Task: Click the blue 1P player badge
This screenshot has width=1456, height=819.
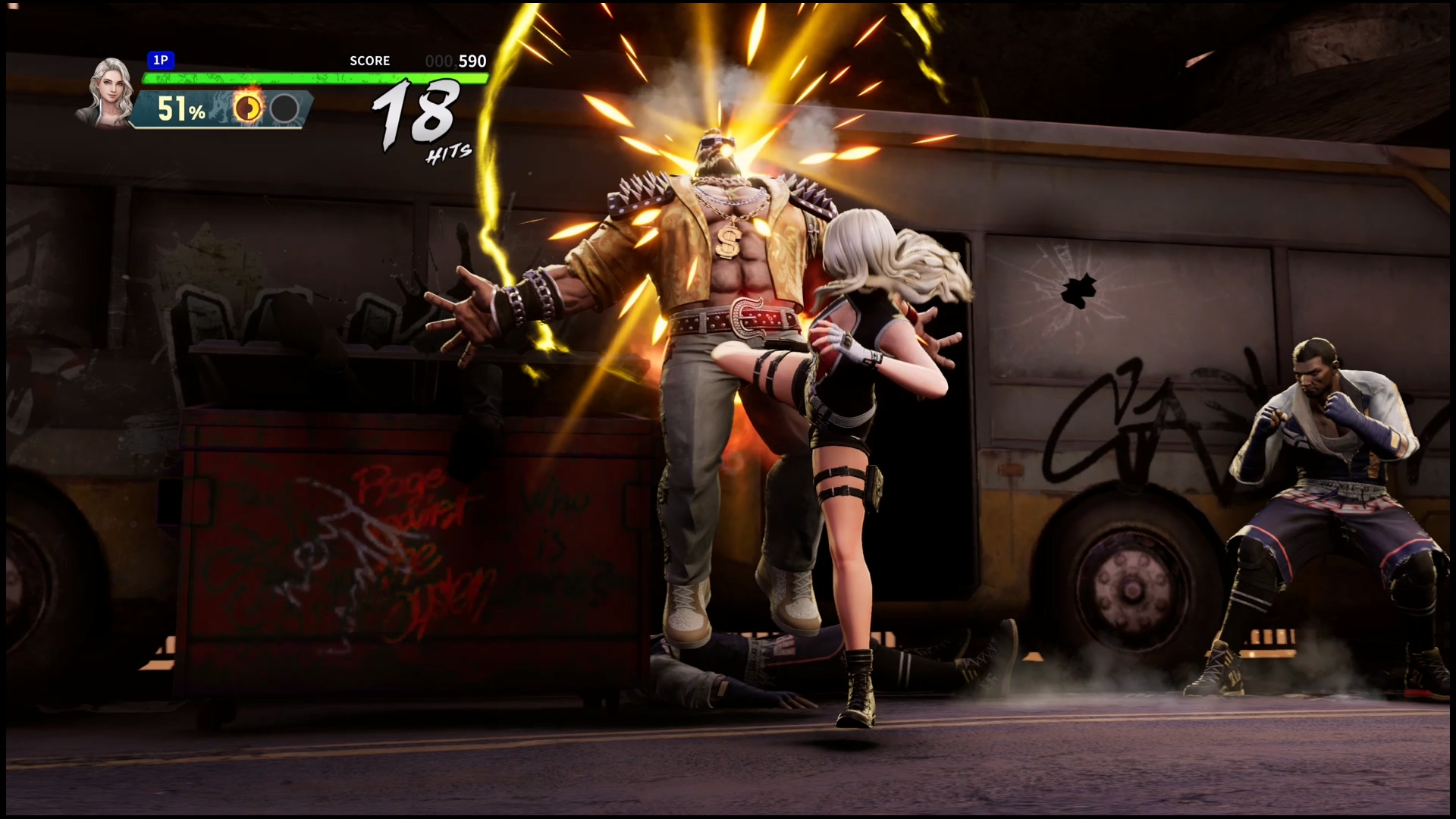Action: click(161, 60)
